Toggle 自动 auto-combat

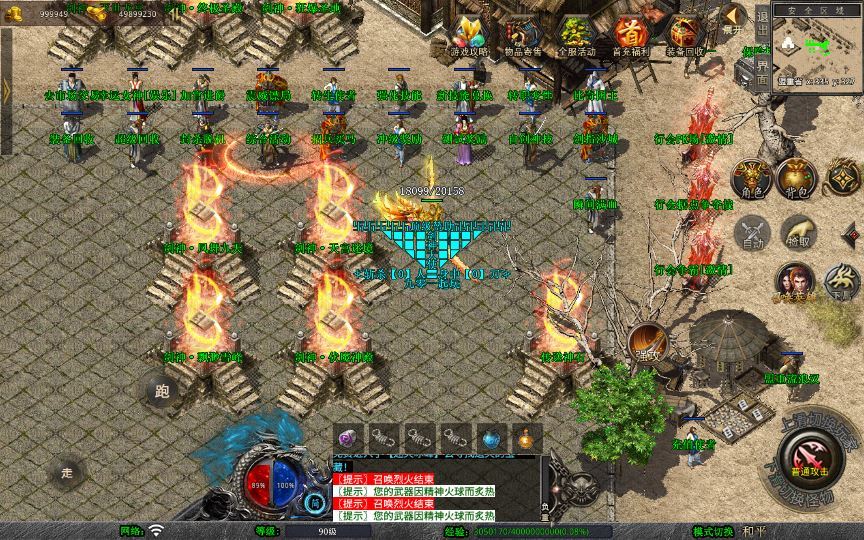coord(752,233)
